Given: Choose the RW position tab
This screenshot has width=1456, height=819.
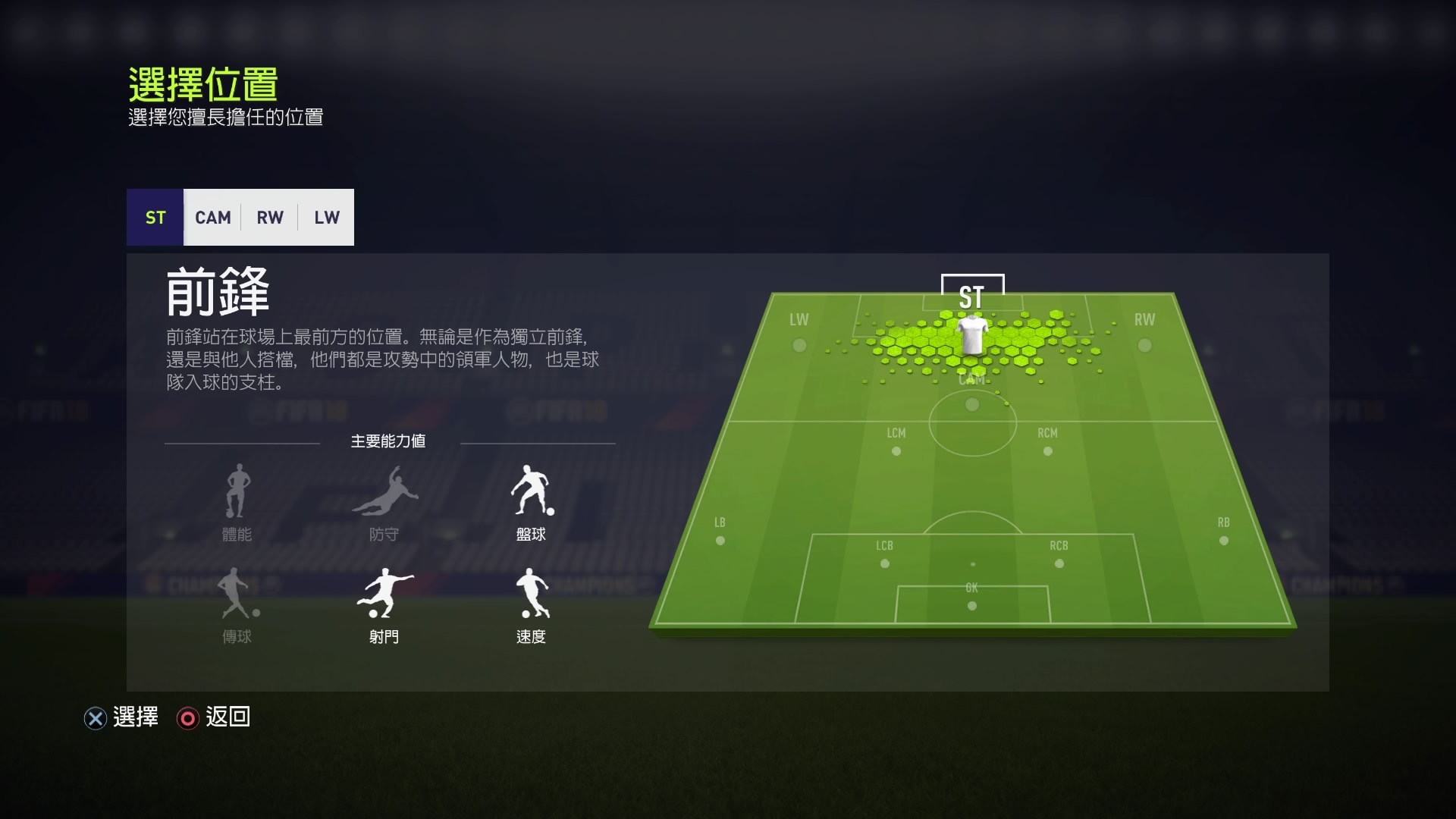Looking at the screenshot, I should (269, 218).
